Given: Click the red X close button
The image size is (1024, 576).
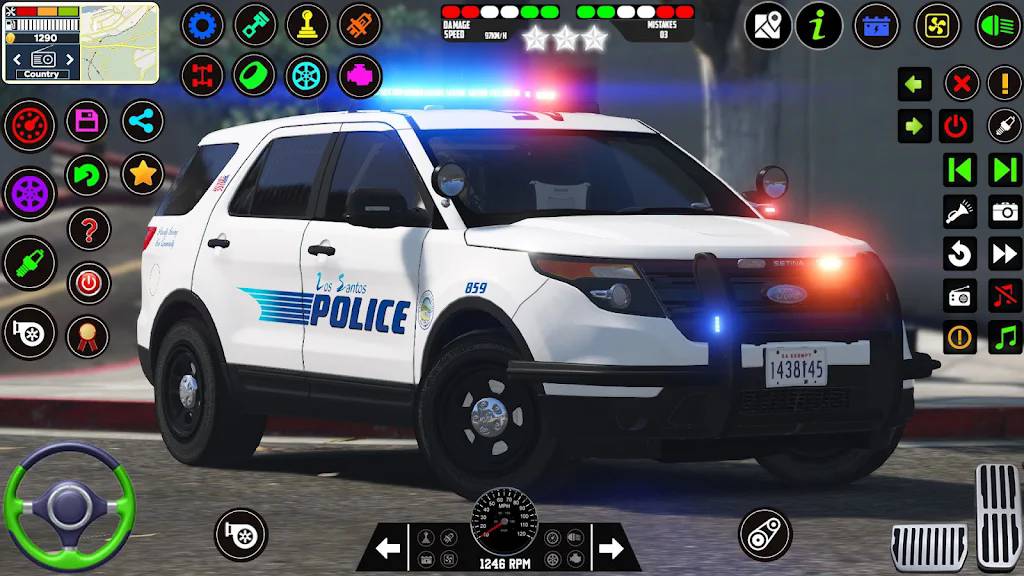Looking at the screenshot, I should [961, 84].
